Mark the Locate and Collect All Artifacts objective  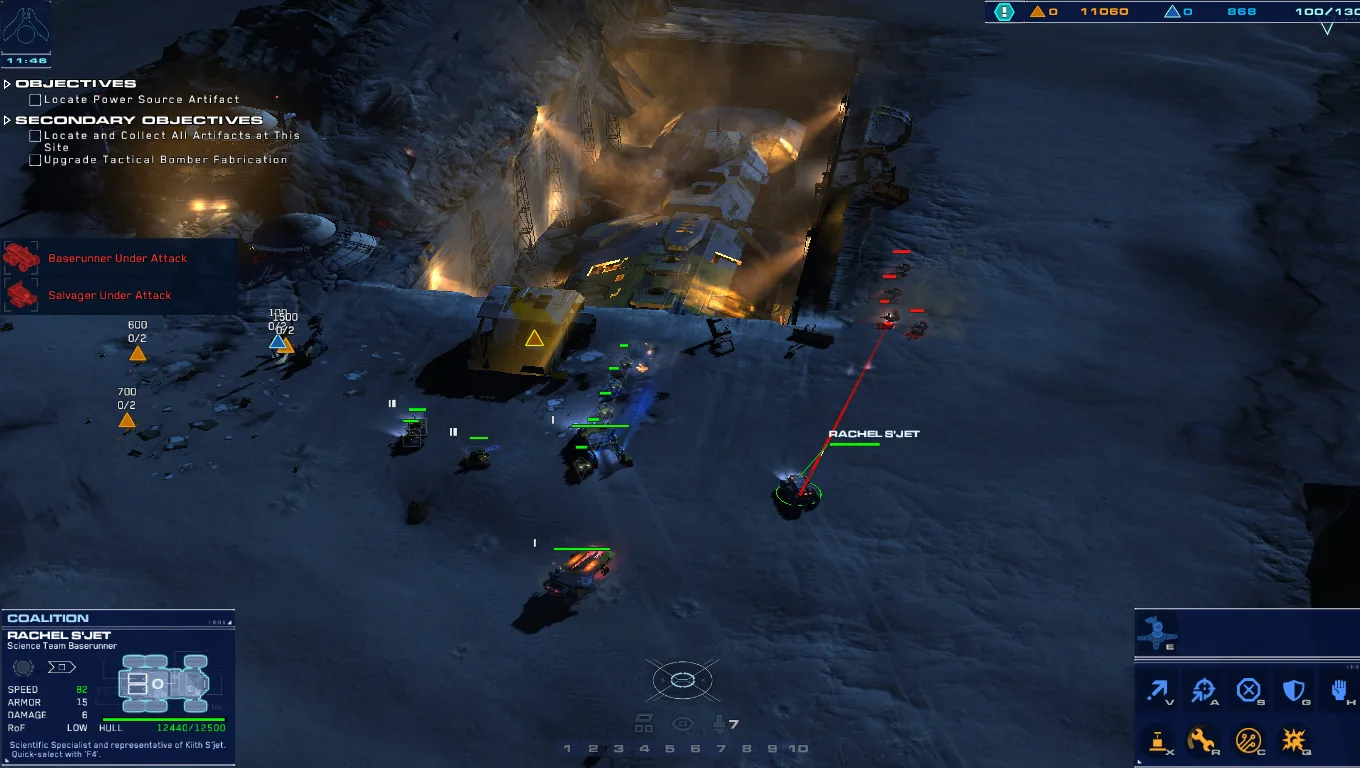(33, 135)
